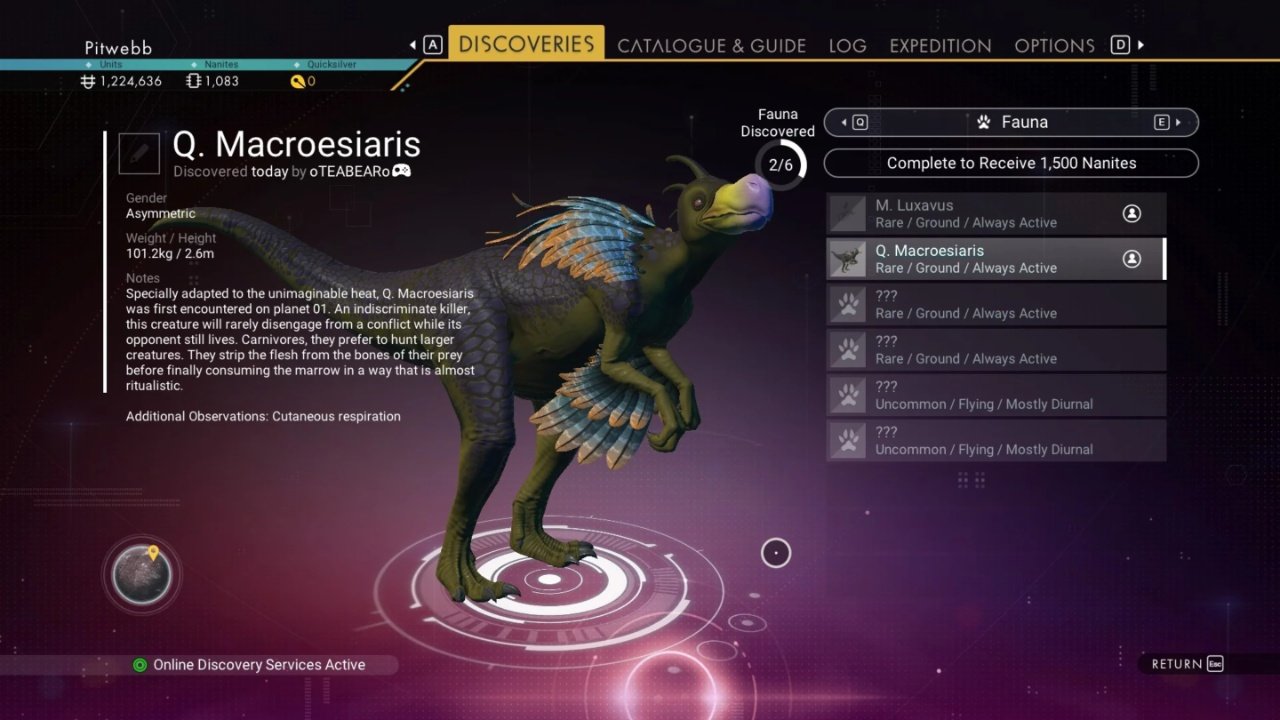1280x720 pixels.
Task: Click the yellow Quicksilver icon
Action: click(300, 81)
